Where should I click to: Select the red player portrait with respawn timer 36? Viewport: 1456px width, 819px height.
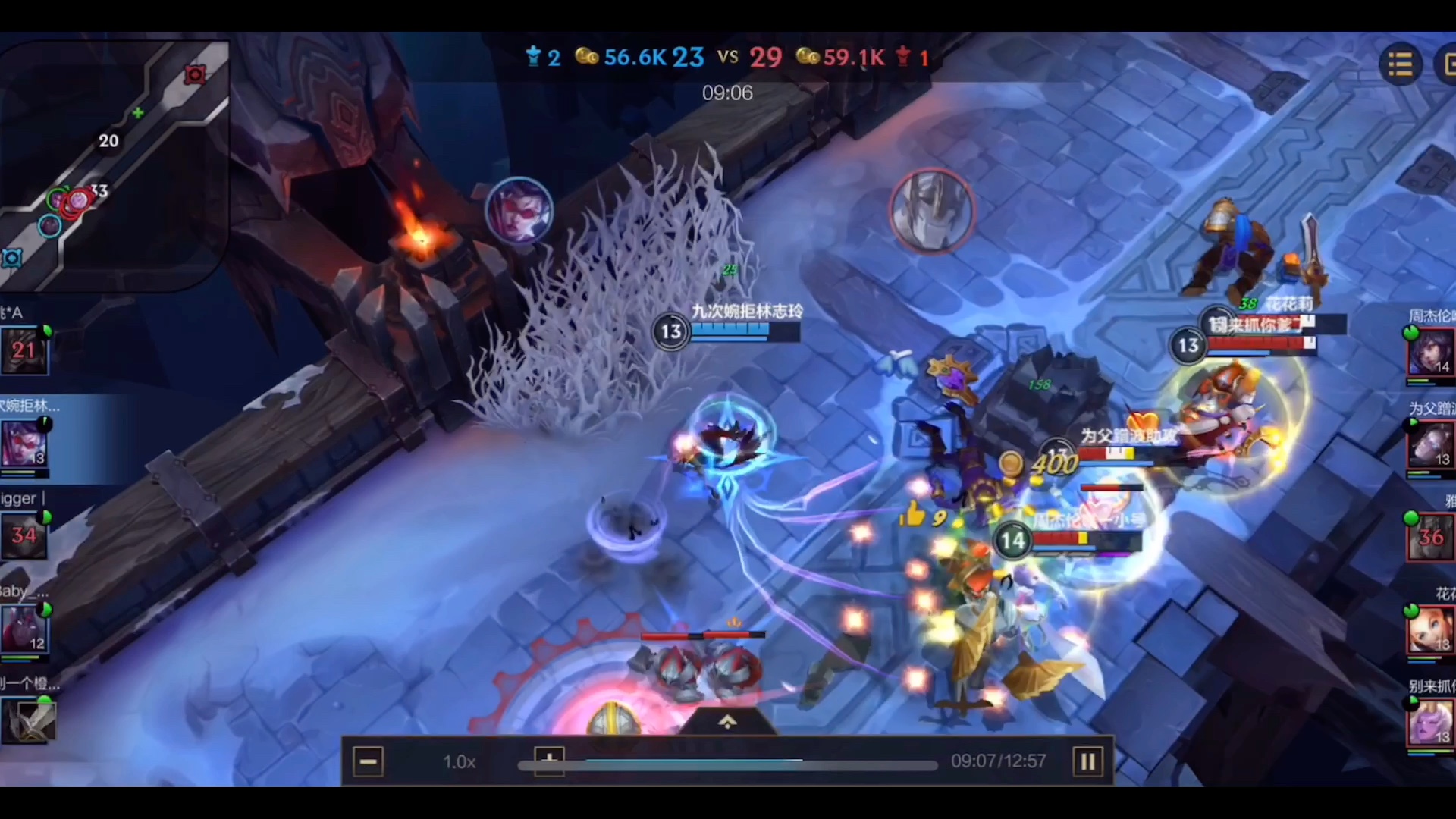tap(1430, 537)
